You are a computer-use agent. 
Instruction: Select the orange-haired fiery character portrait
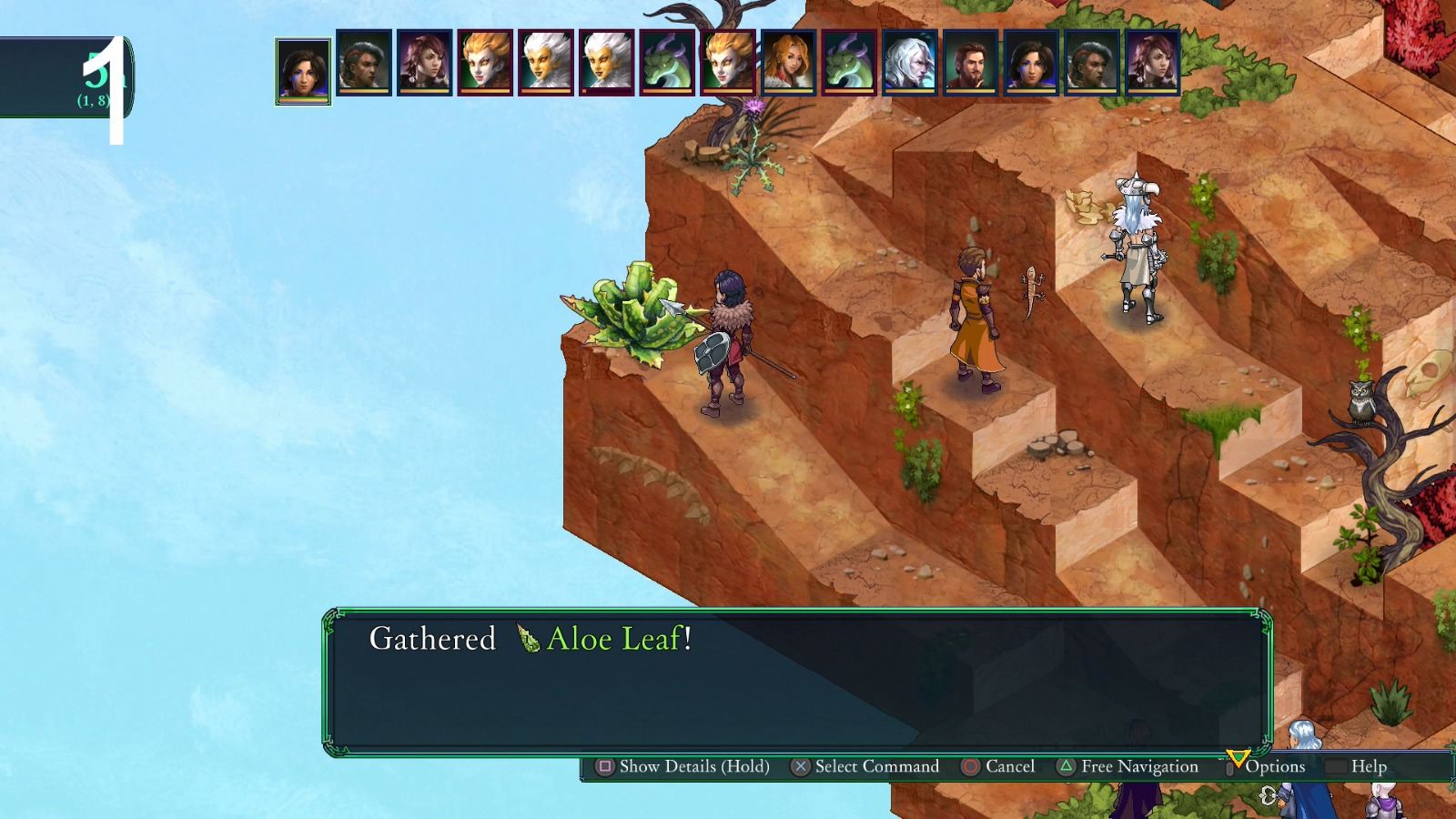click(486, 69)
